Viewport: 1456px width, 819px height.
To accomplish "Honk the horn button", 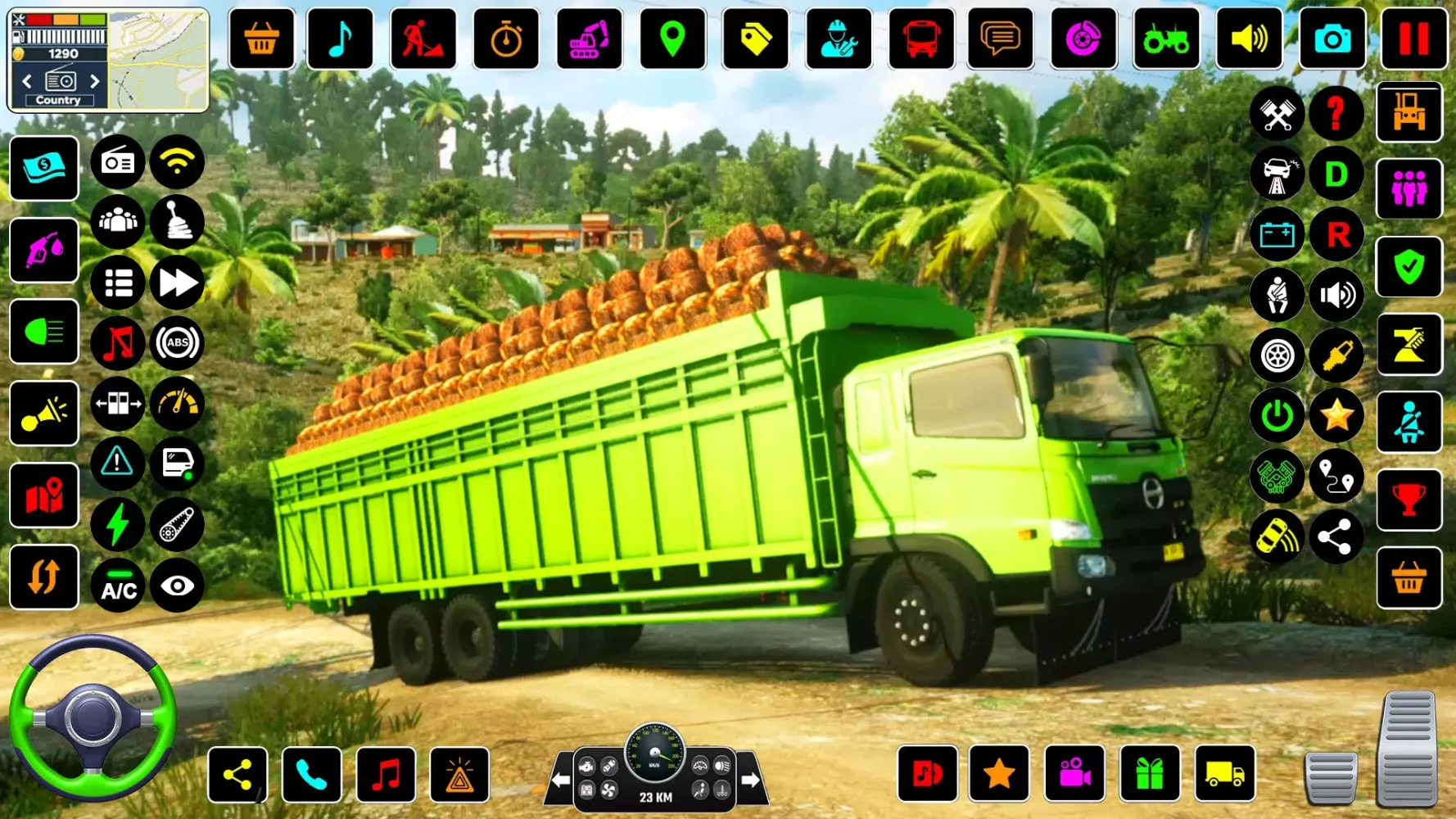I will click(44, 414).
